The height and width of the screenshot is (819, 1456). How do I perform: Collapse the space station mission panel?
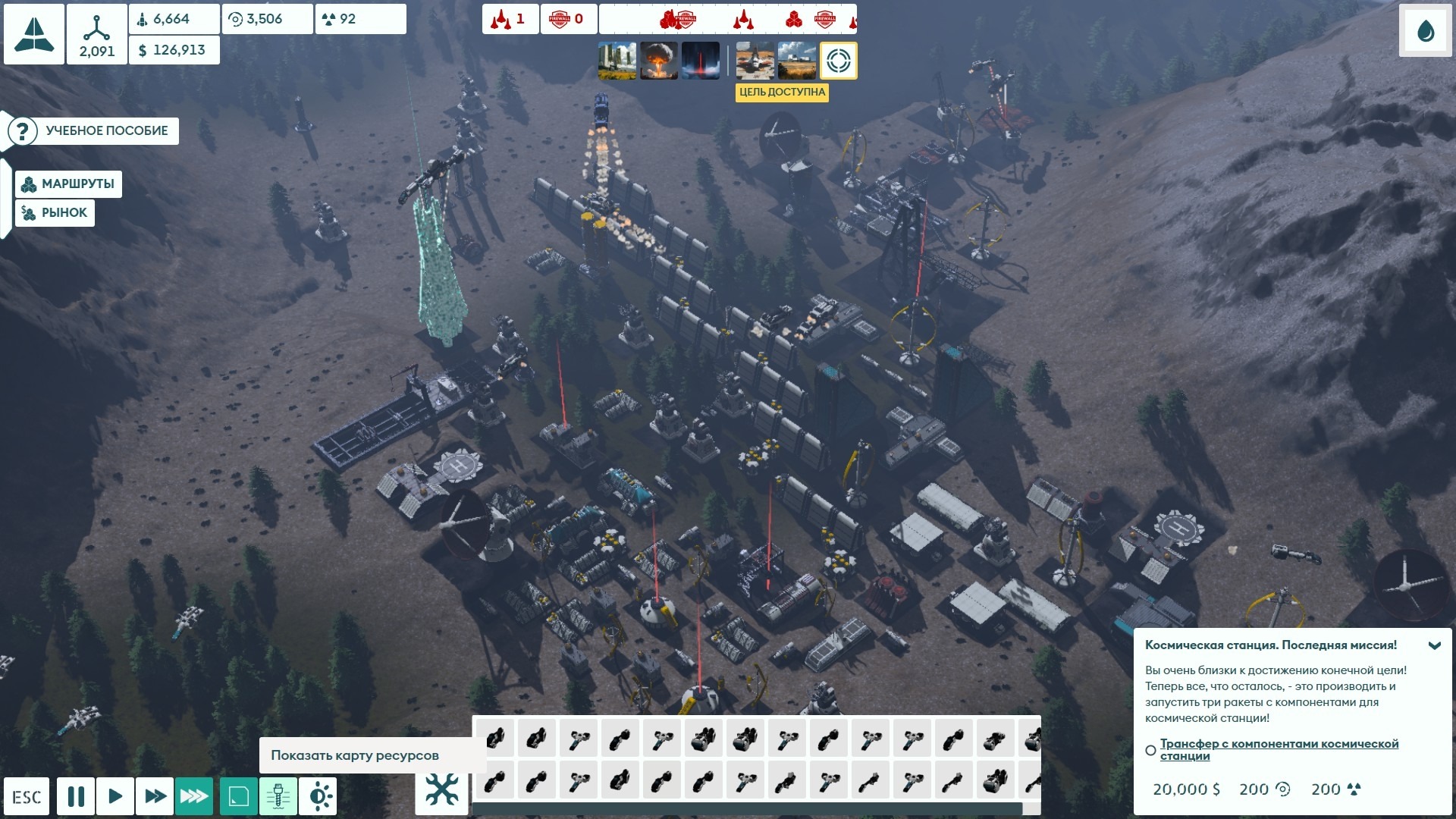(1434, 646)
